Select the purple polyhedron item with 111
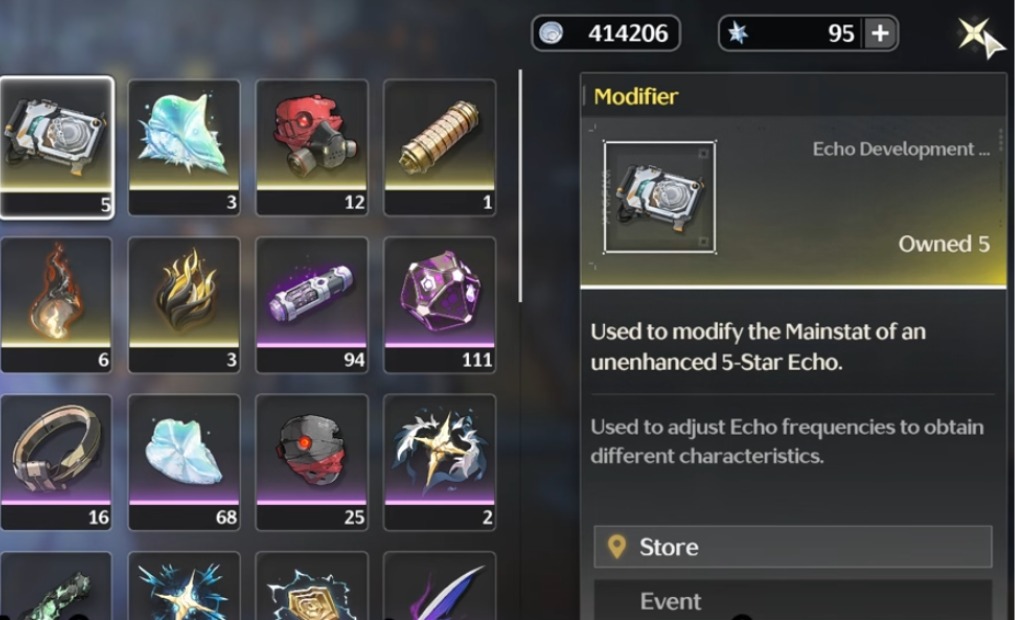 (x=440, y=303)
